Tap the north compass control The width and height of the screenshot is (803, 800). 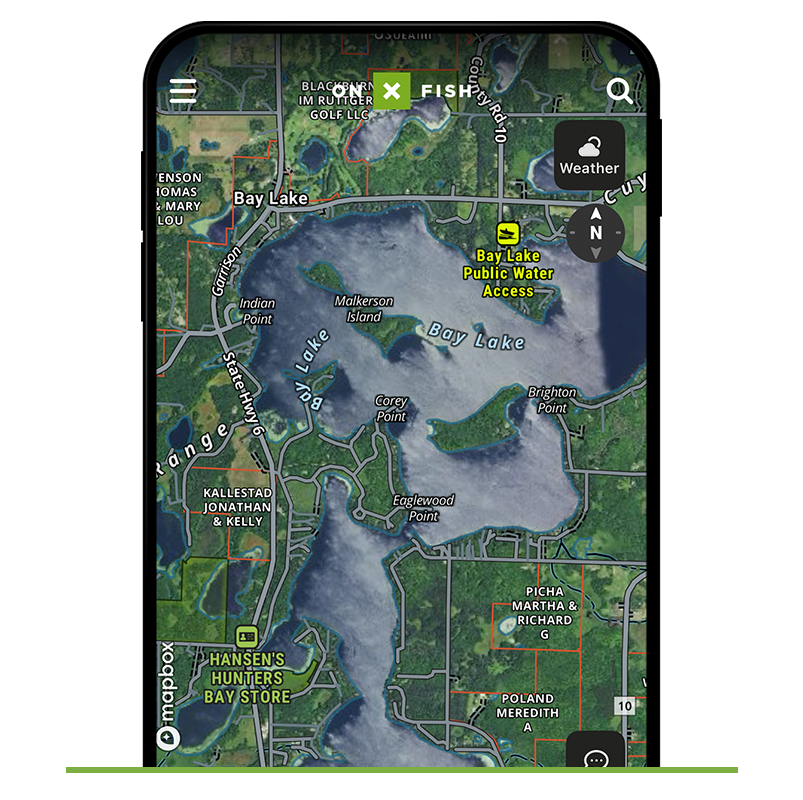(x=596, y=233)
